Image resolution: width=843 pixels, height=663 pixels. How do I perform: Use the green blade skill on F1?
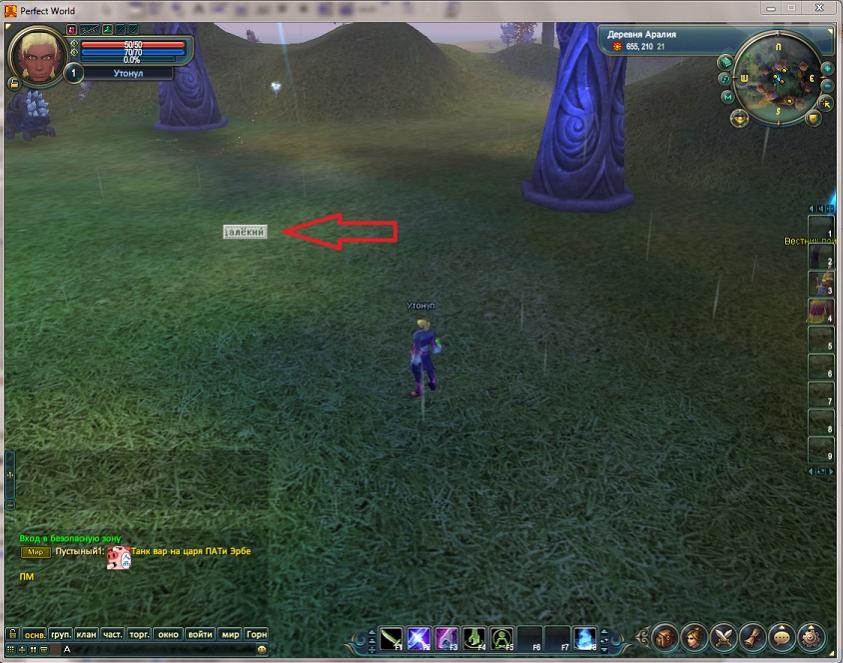coord(391,637)
